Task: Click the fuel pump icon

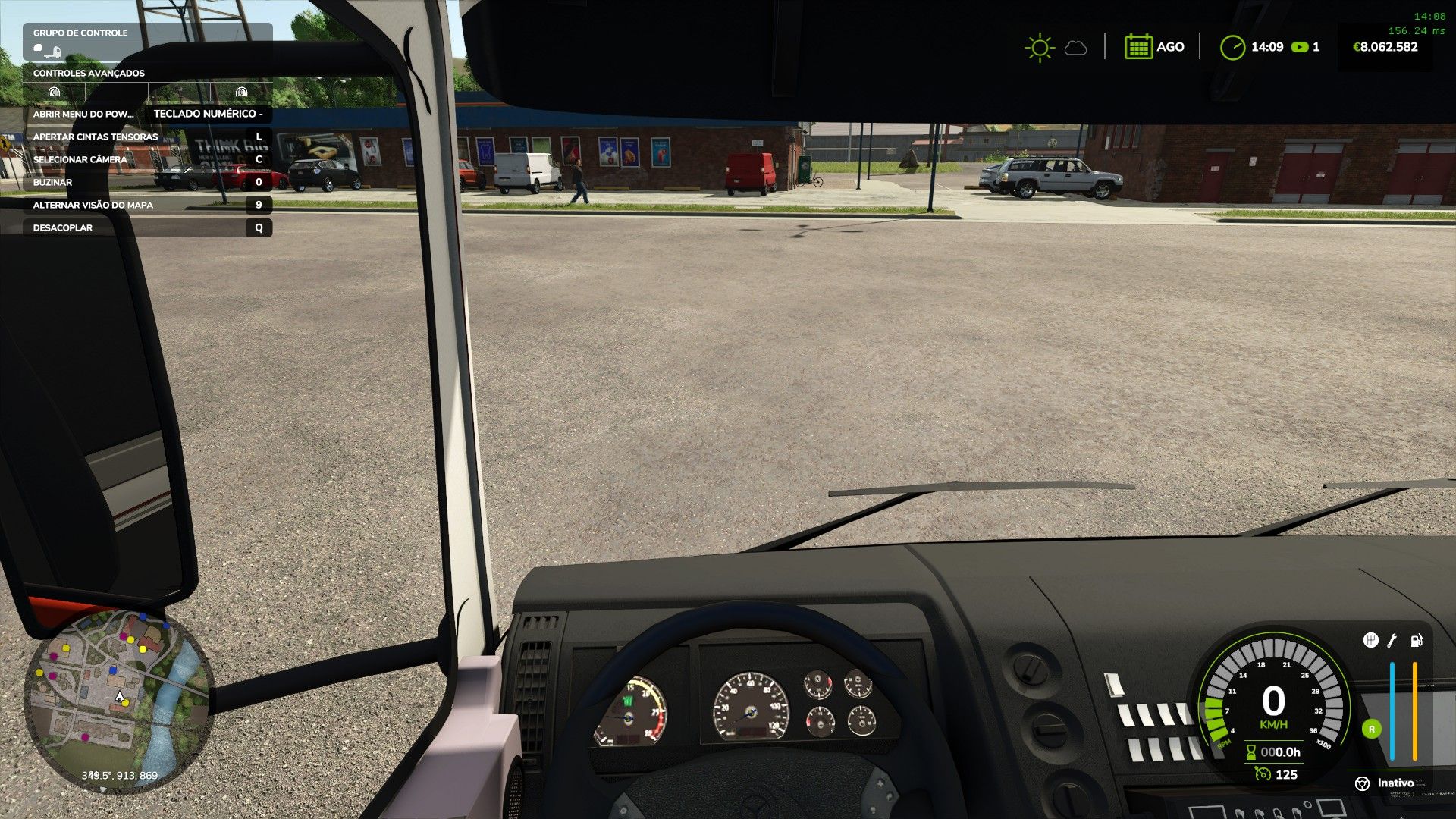Action: (x=1416, y=641)
